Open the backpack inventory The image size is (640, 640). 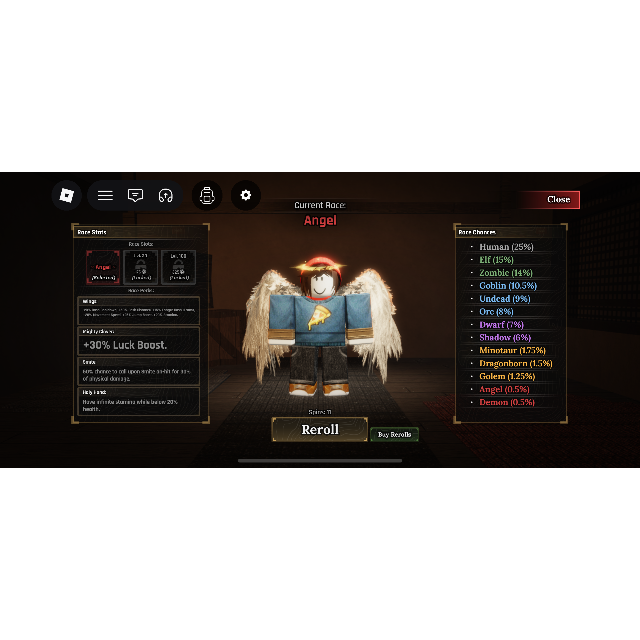207,195
